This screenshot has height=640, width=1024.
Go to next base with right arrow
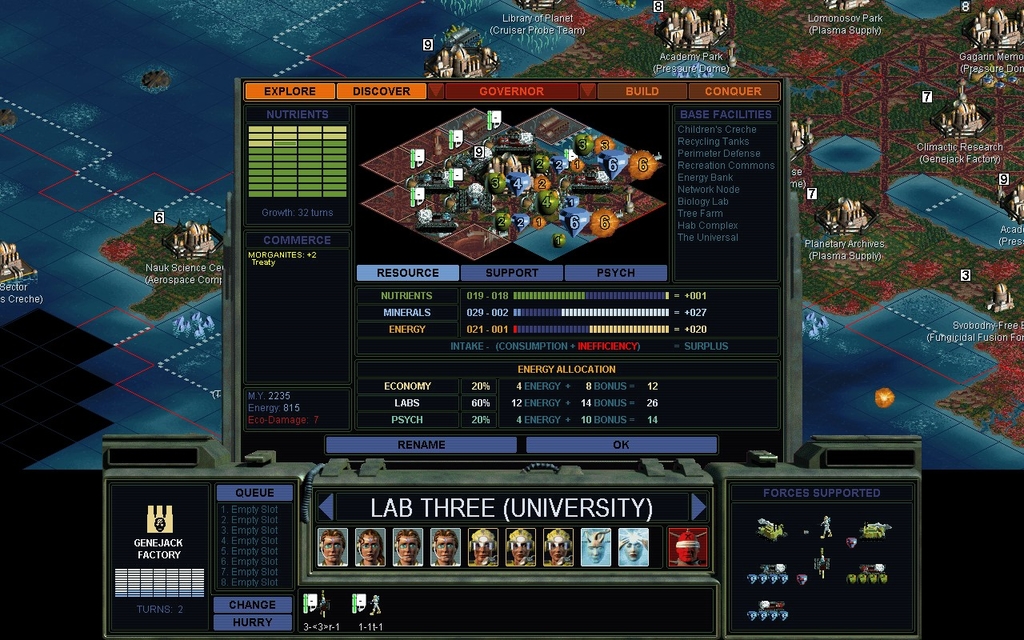pyautogui.click(x=698, y=507)
